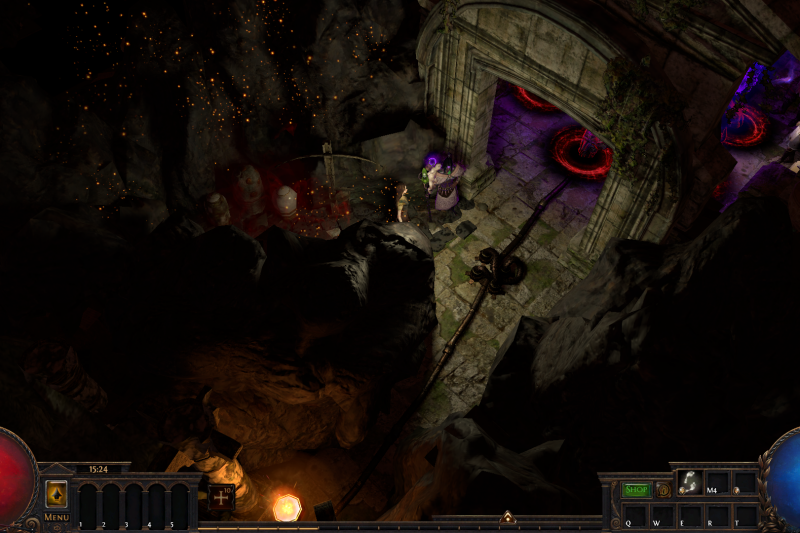Image resolution: width=800 pixels, height=533 pixels.
Task: Pick the empty skill slot labeled E
Action: click(690, 514)
